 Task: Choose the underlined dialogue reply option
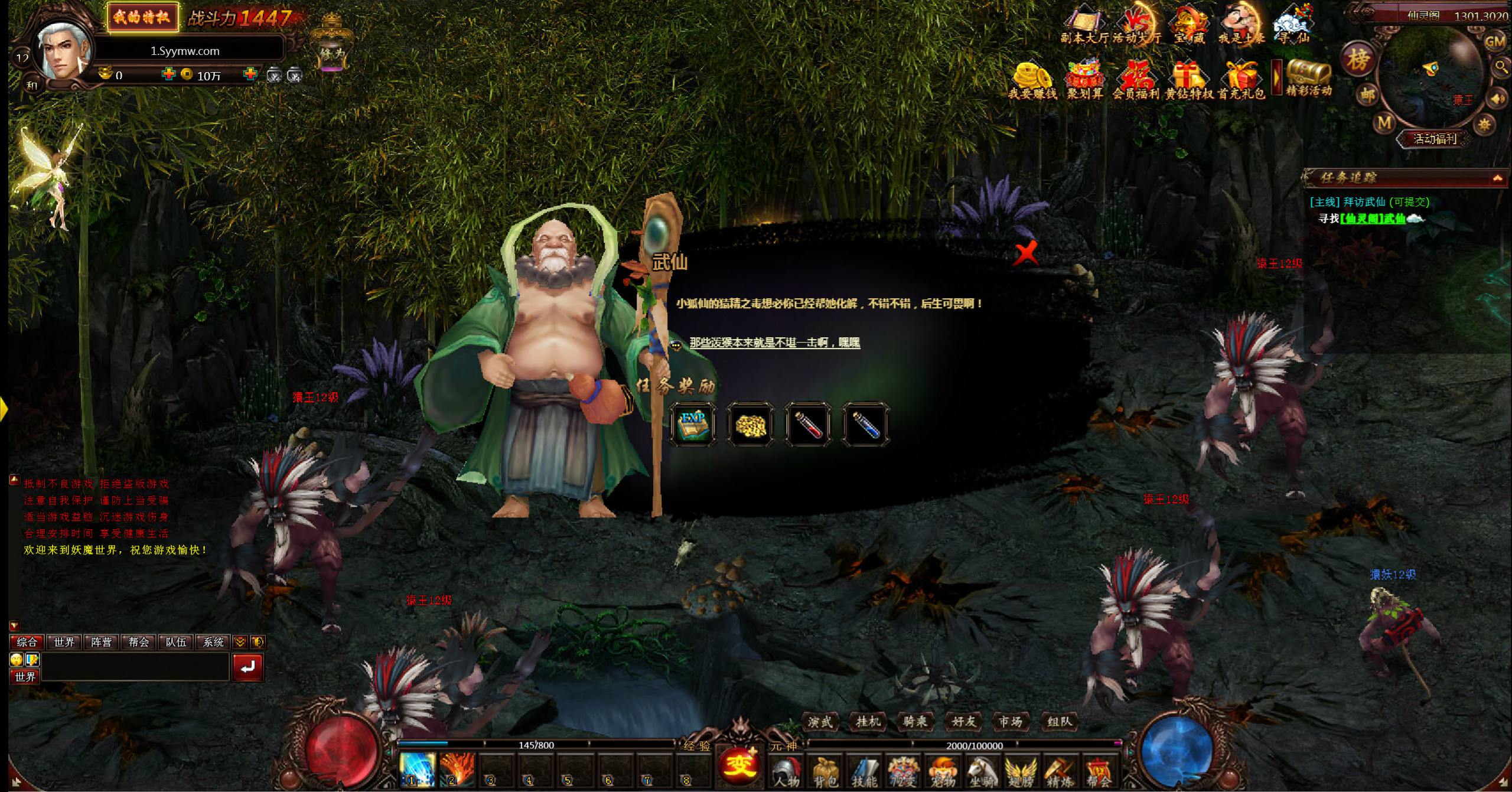(774, 343)
